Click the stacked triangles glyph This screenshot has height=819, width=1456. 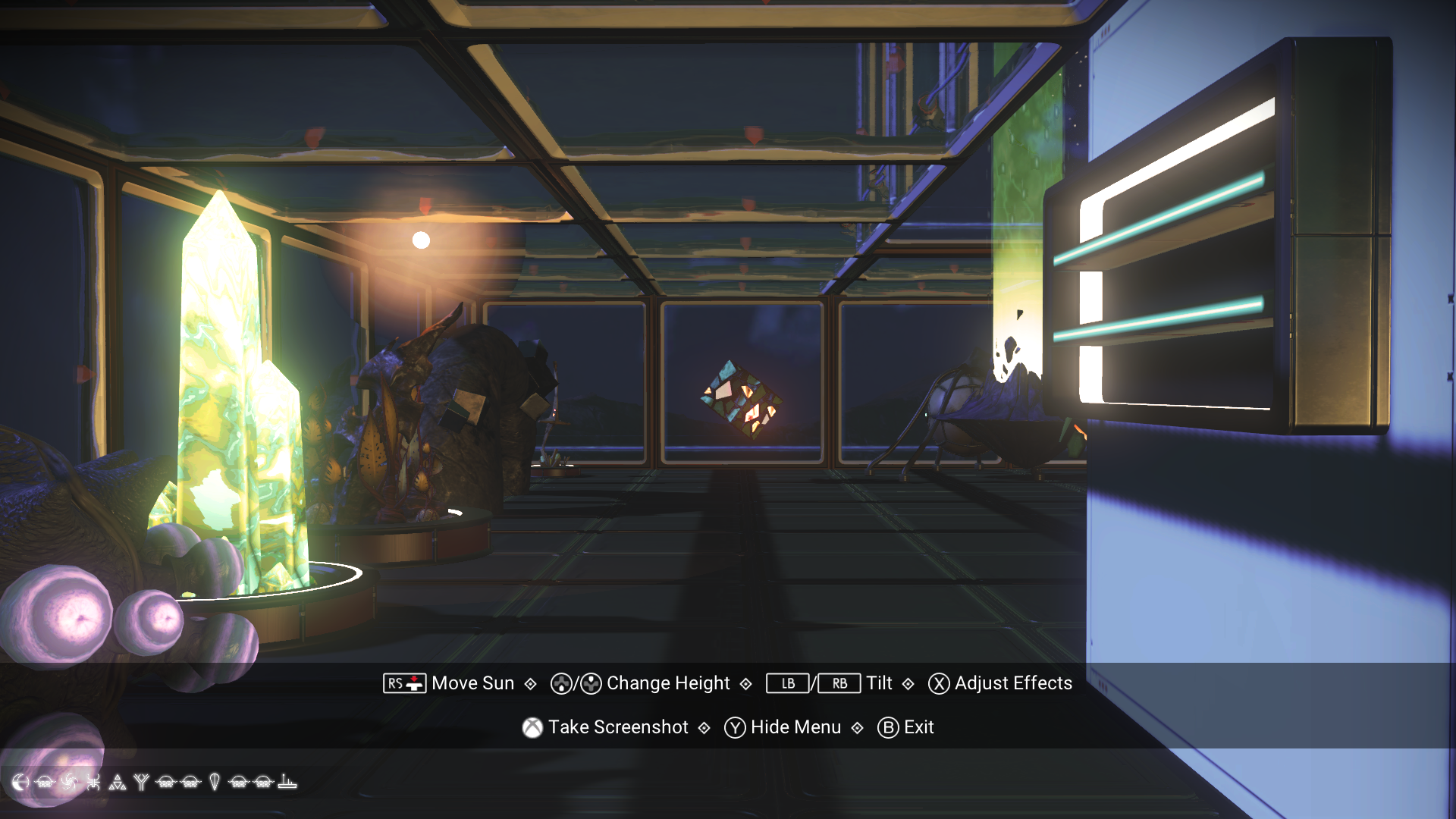pyautogui.click(x=118, y=782)
